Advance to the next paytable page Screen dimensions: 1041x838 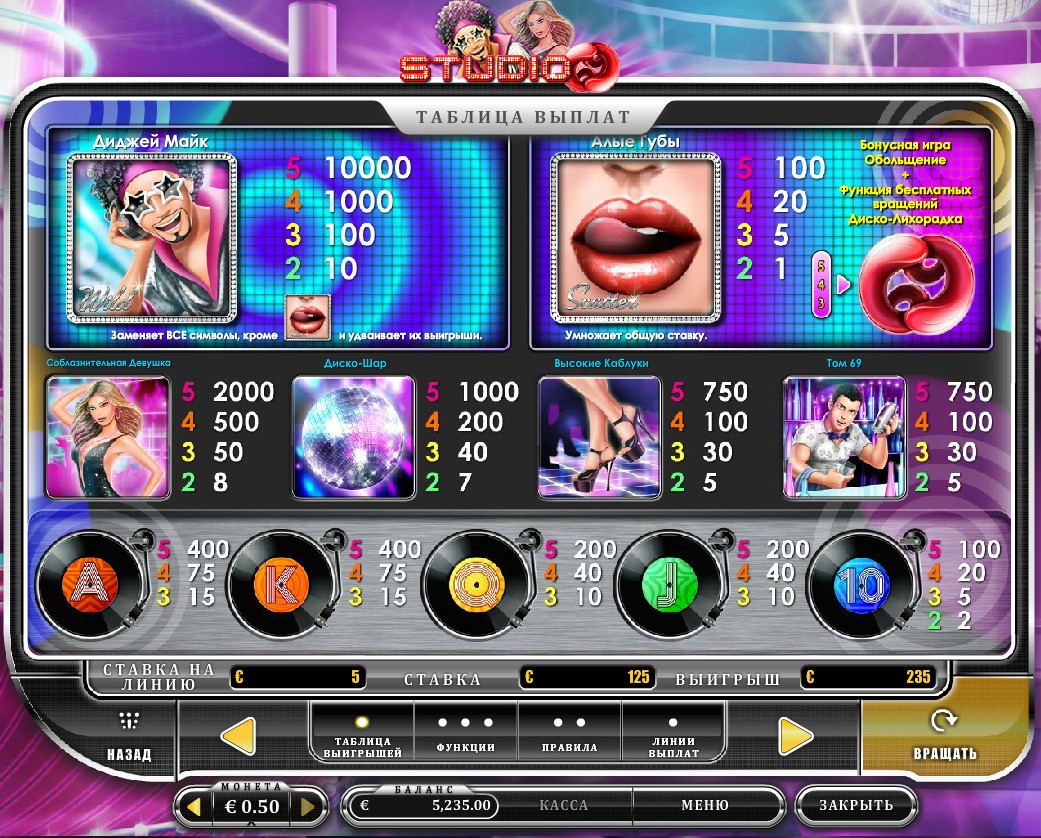(x=795, y=736)
